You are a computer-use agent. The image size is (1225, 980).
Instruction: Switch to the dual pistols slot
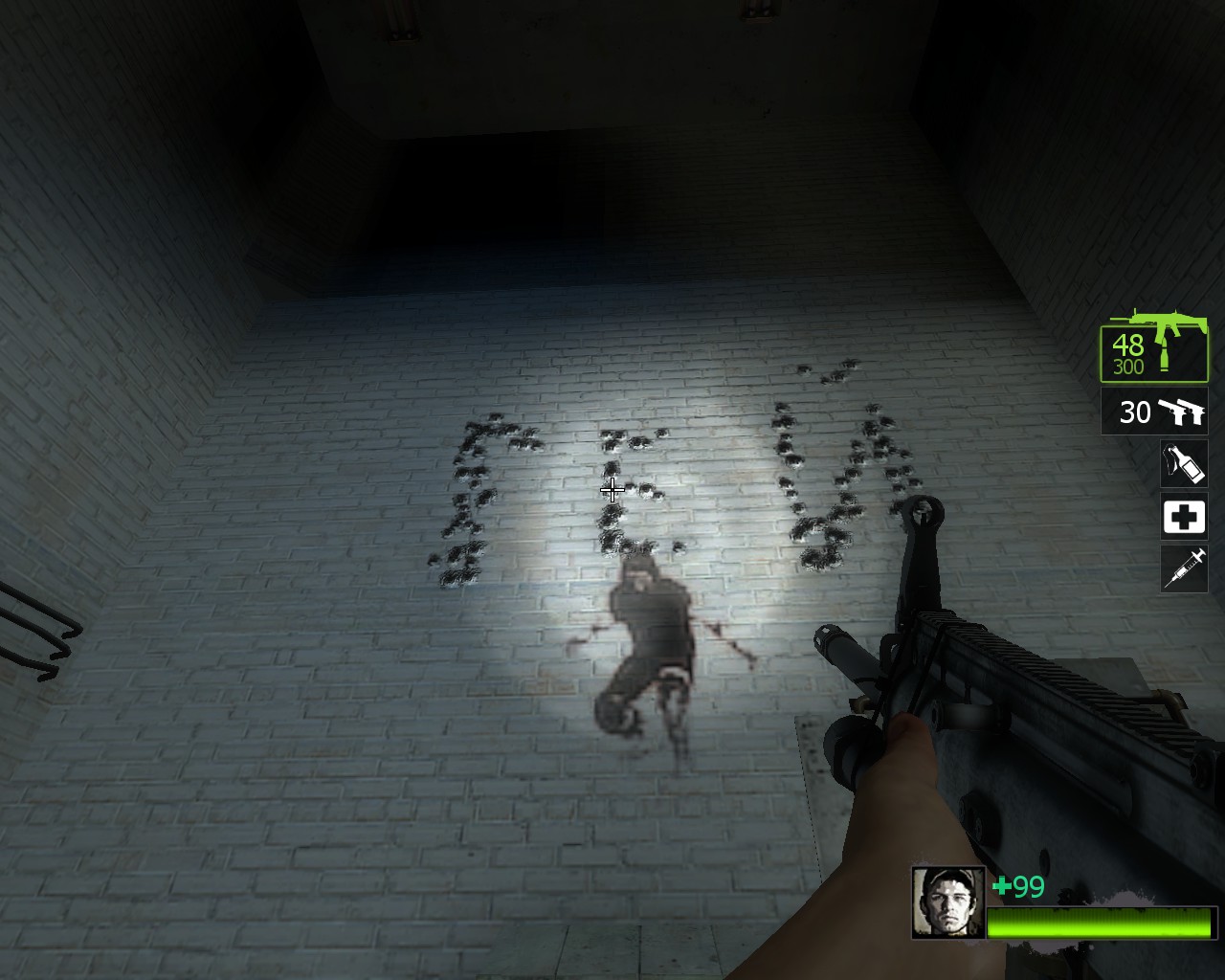pos(1154,412)
